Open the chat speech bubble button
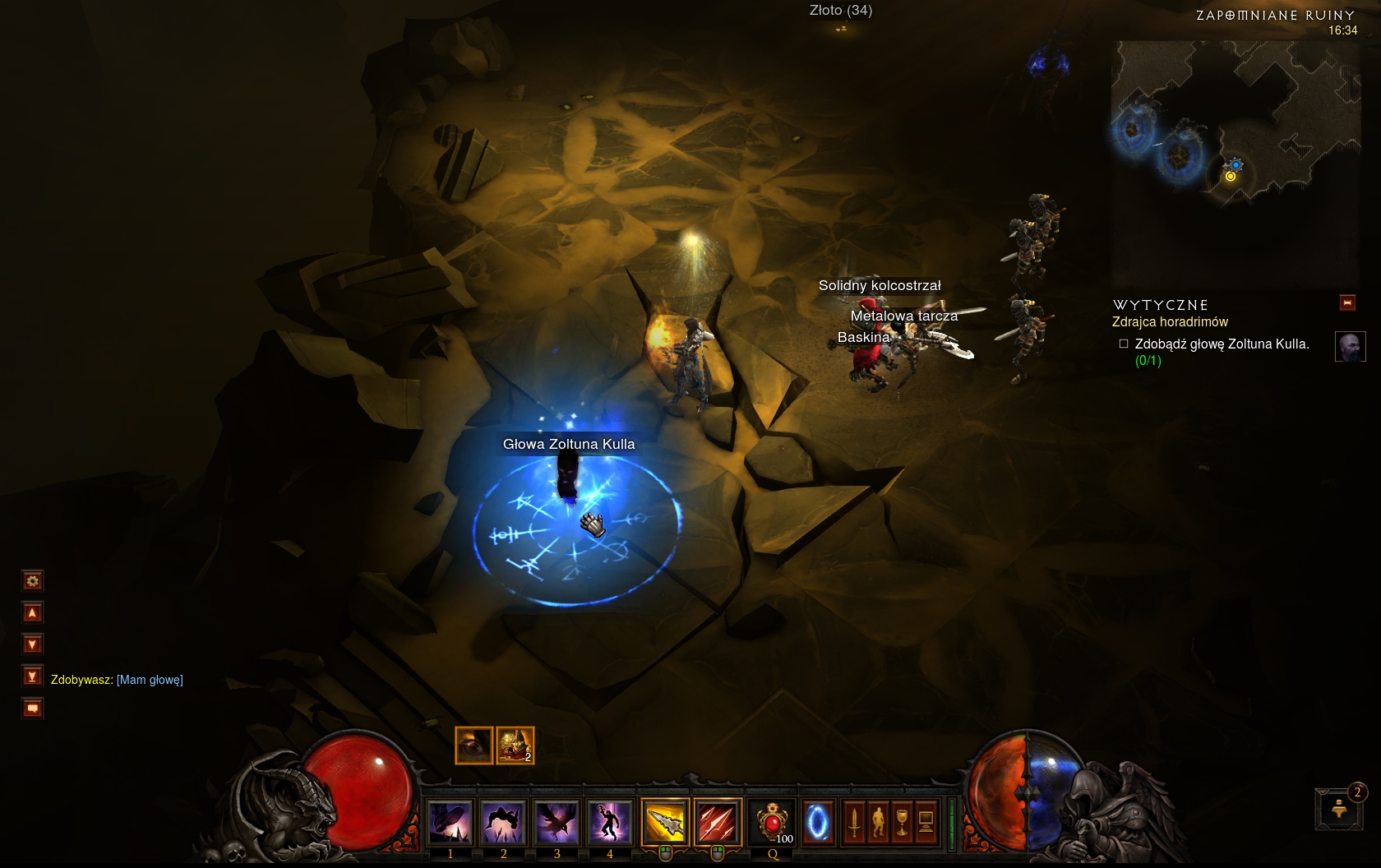 [32, 708]
